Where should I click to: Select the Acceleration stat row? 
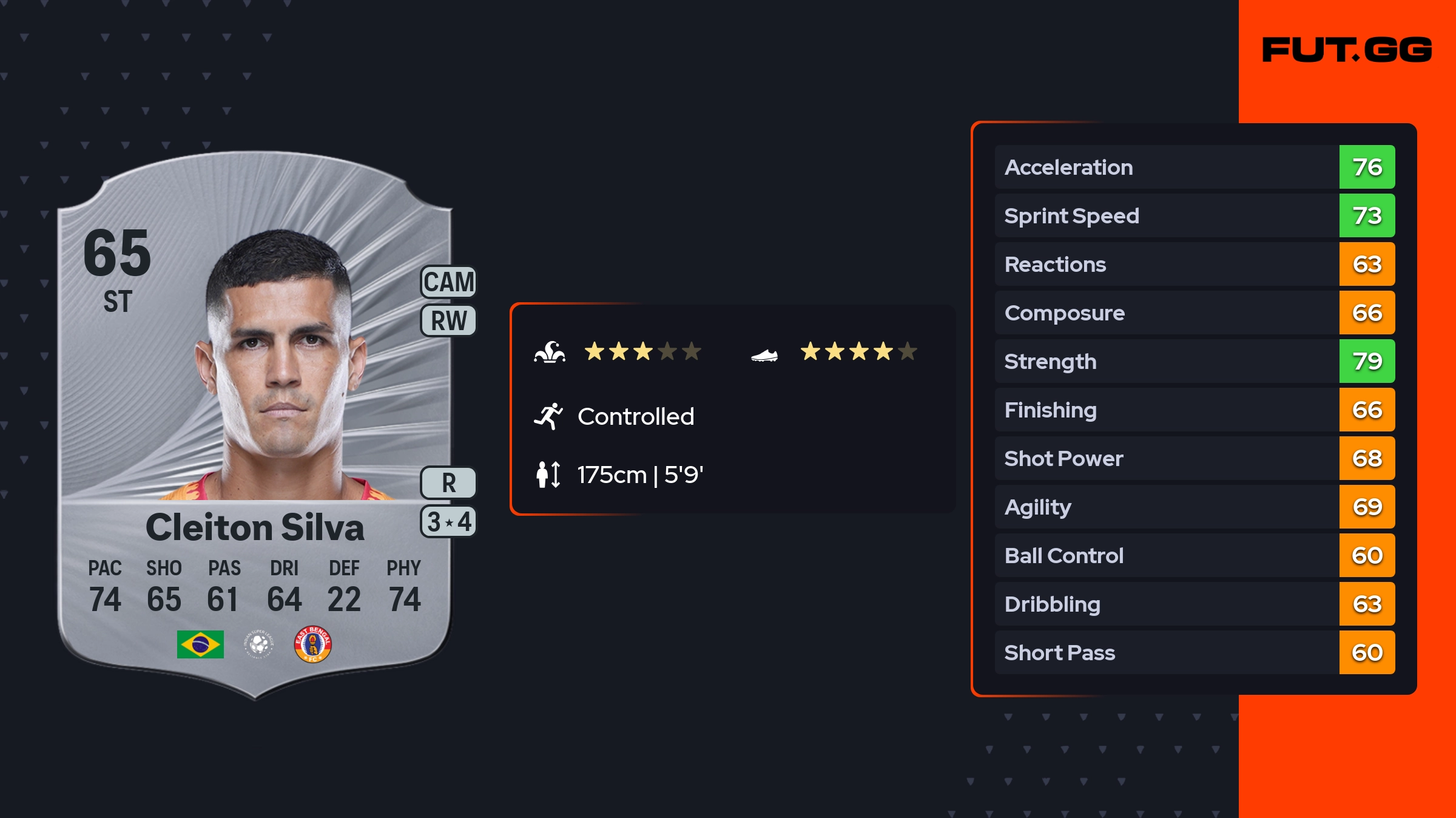pyautogui.click(x=1194, y=167)
